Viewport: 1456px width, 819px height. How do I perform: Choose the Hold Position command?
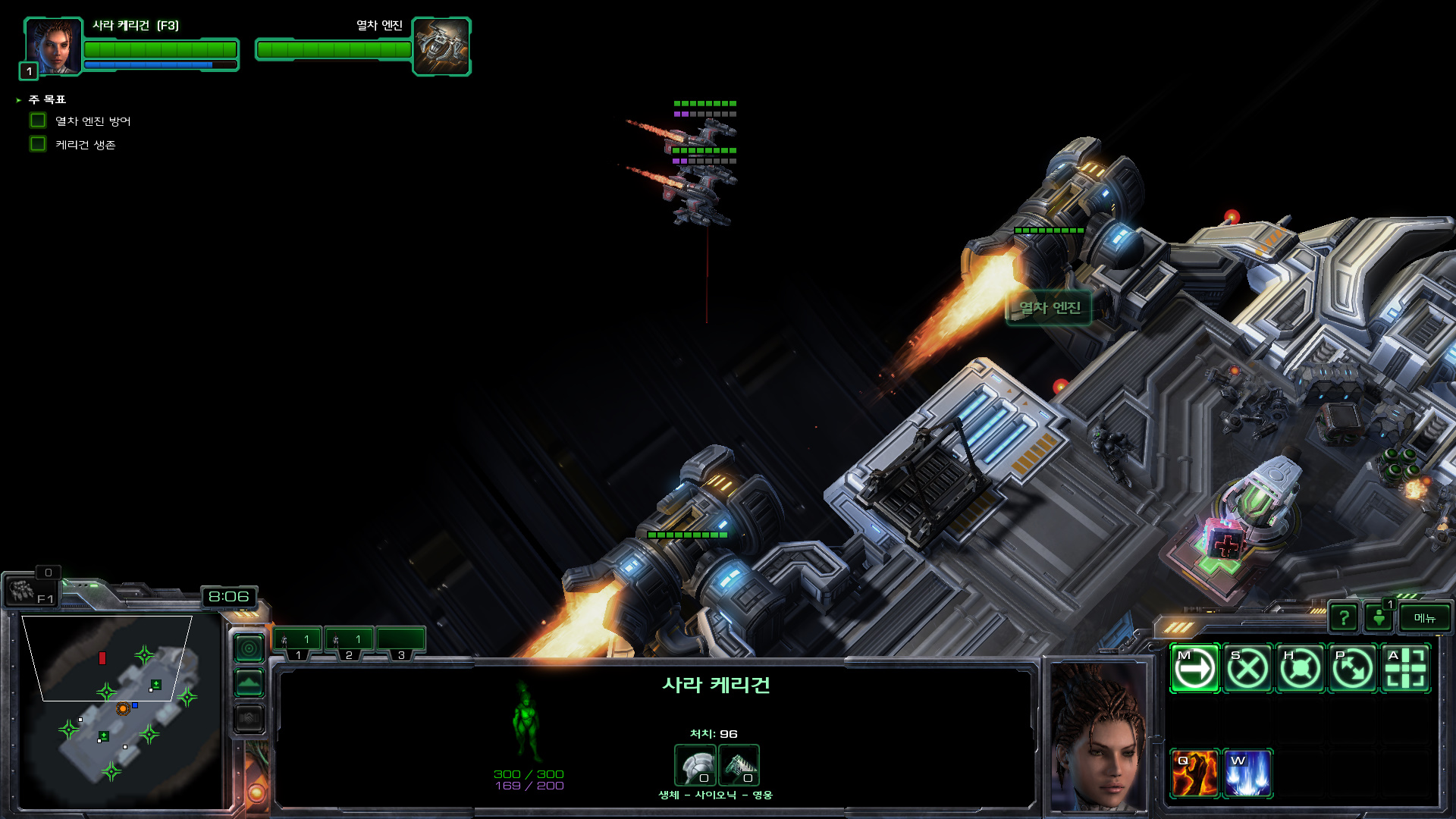(x=1300, y=668)
